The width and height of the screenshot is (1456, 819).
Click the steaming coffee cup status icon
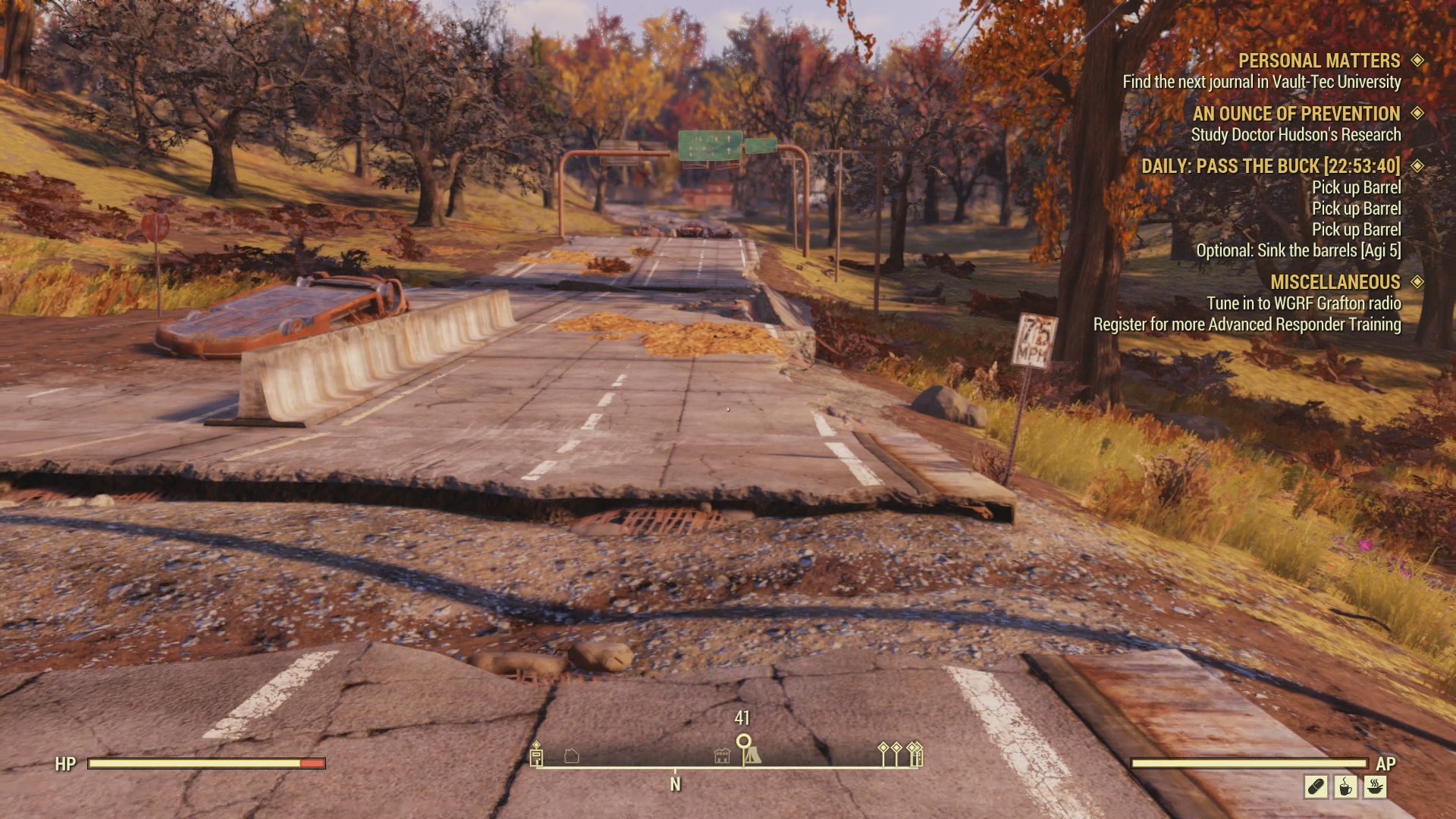(1345, 786)
